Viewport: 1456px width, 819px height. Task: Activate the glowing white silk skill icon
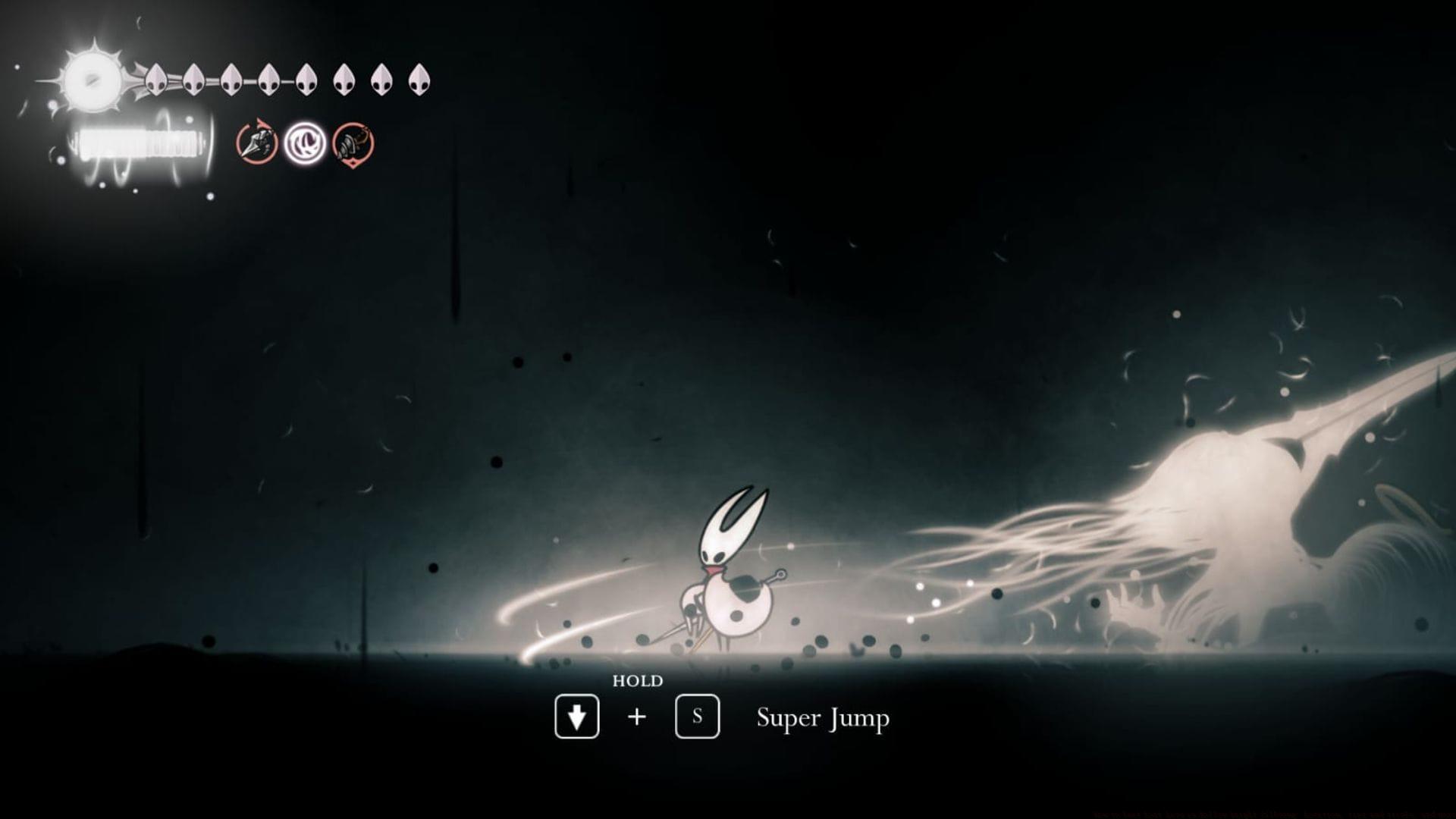(305, 143)
